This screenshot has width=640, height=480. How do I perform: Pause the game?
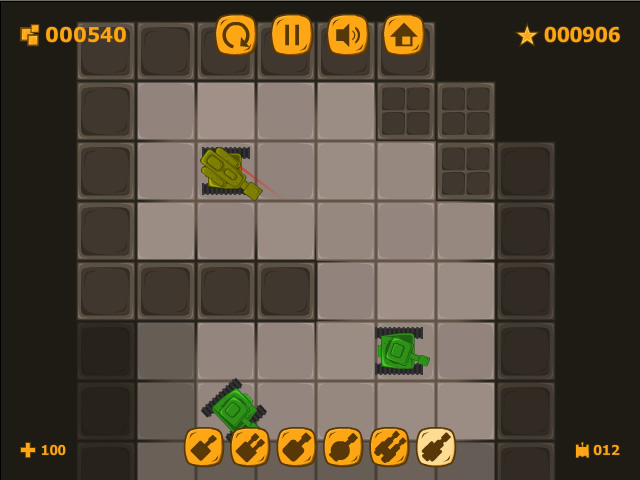tap(292, 35)
